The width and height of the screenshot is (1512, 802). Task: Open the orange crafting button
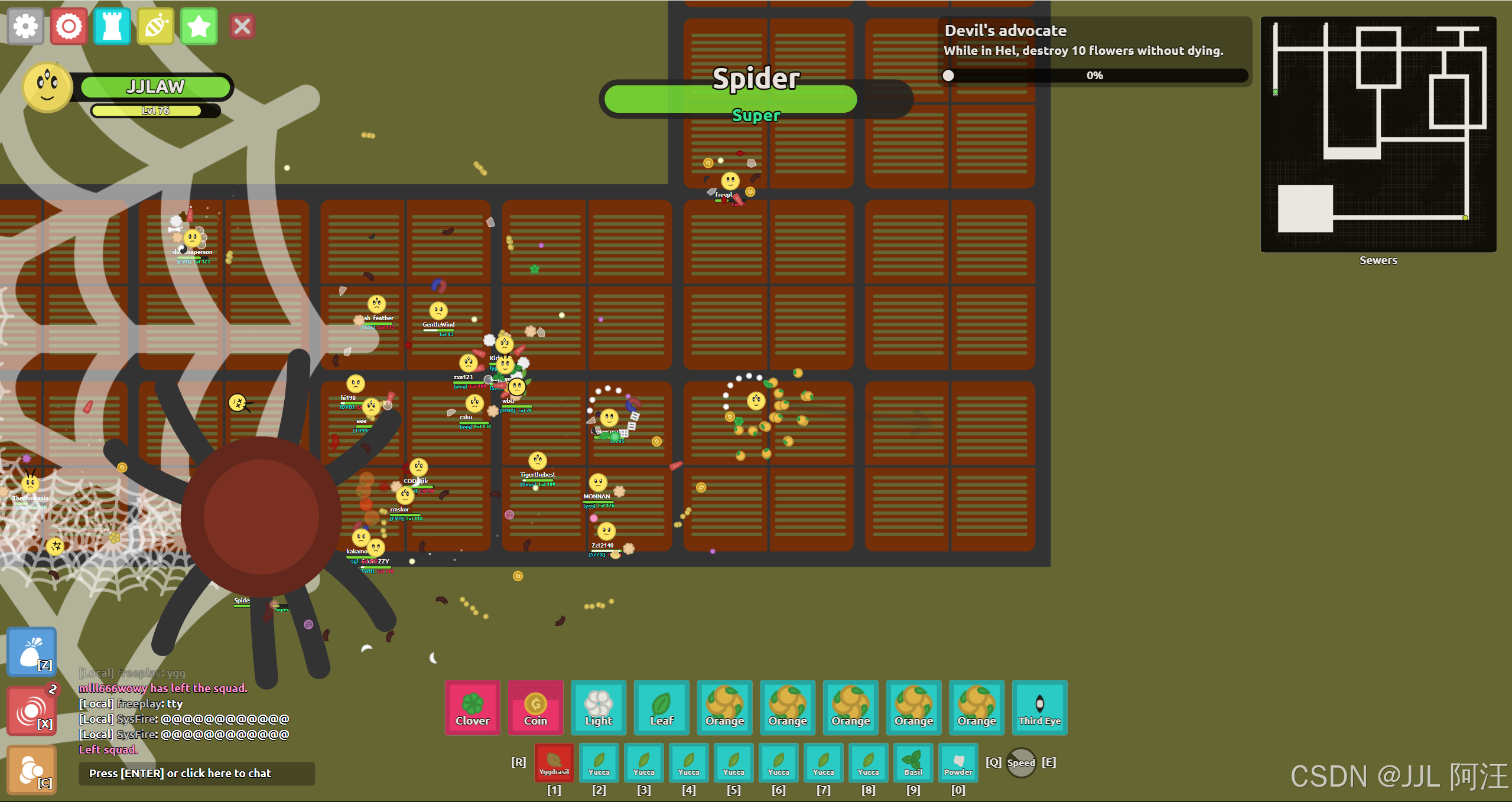pos(32,770)
